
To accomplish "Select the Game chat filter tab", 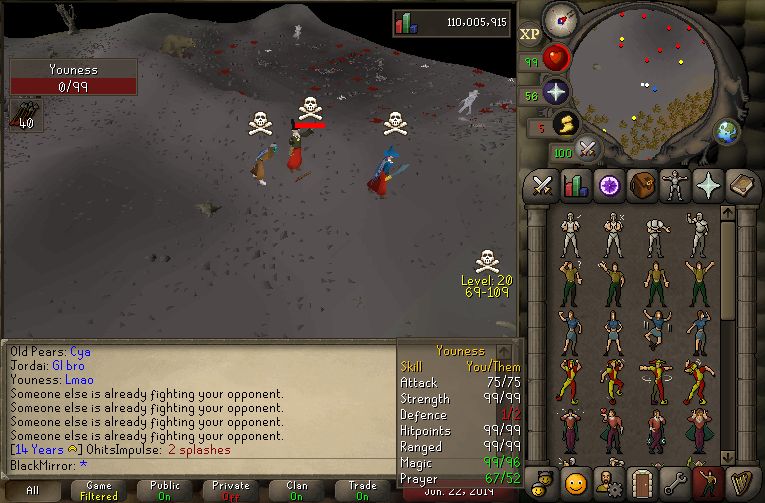I will click(99, 490).
